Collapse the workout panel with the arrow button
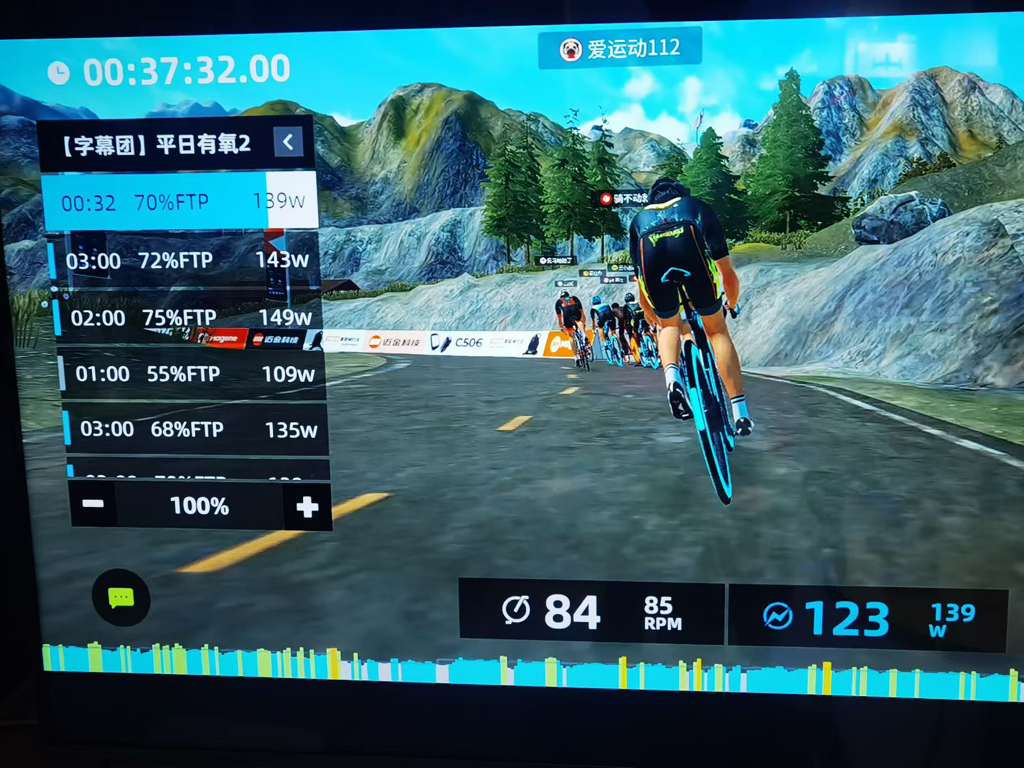The width and height of the screenshot is (1024, 768). [288, 142]
